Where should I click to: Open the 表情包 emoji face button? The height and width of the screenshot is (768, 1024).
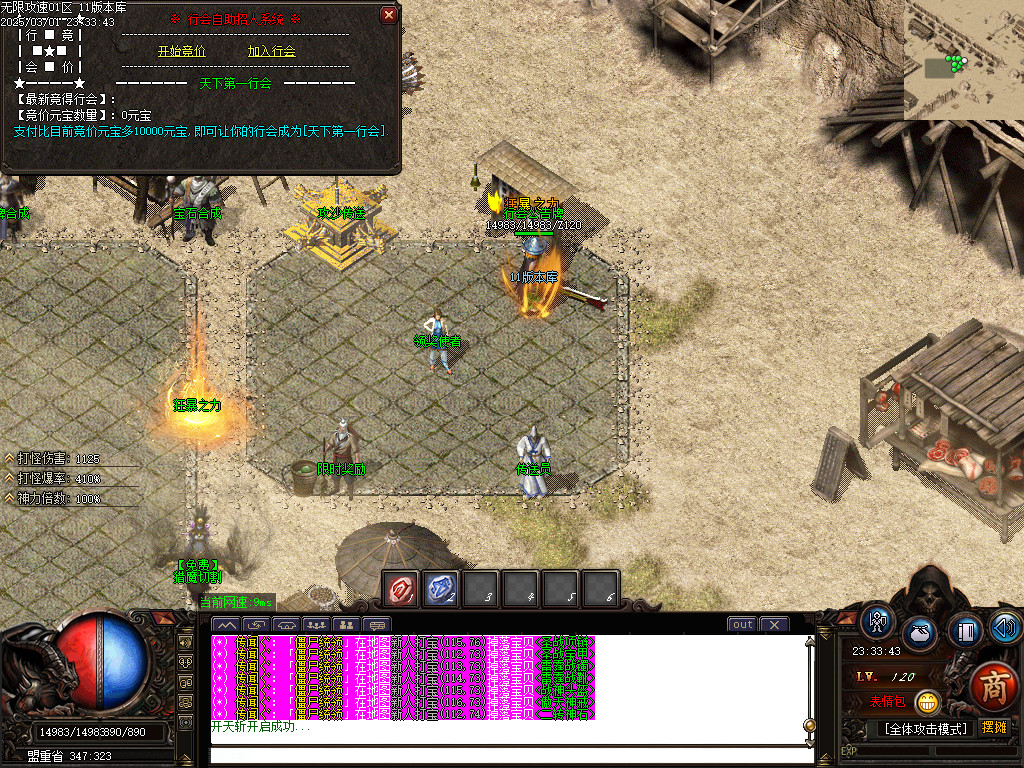[929, 703]
